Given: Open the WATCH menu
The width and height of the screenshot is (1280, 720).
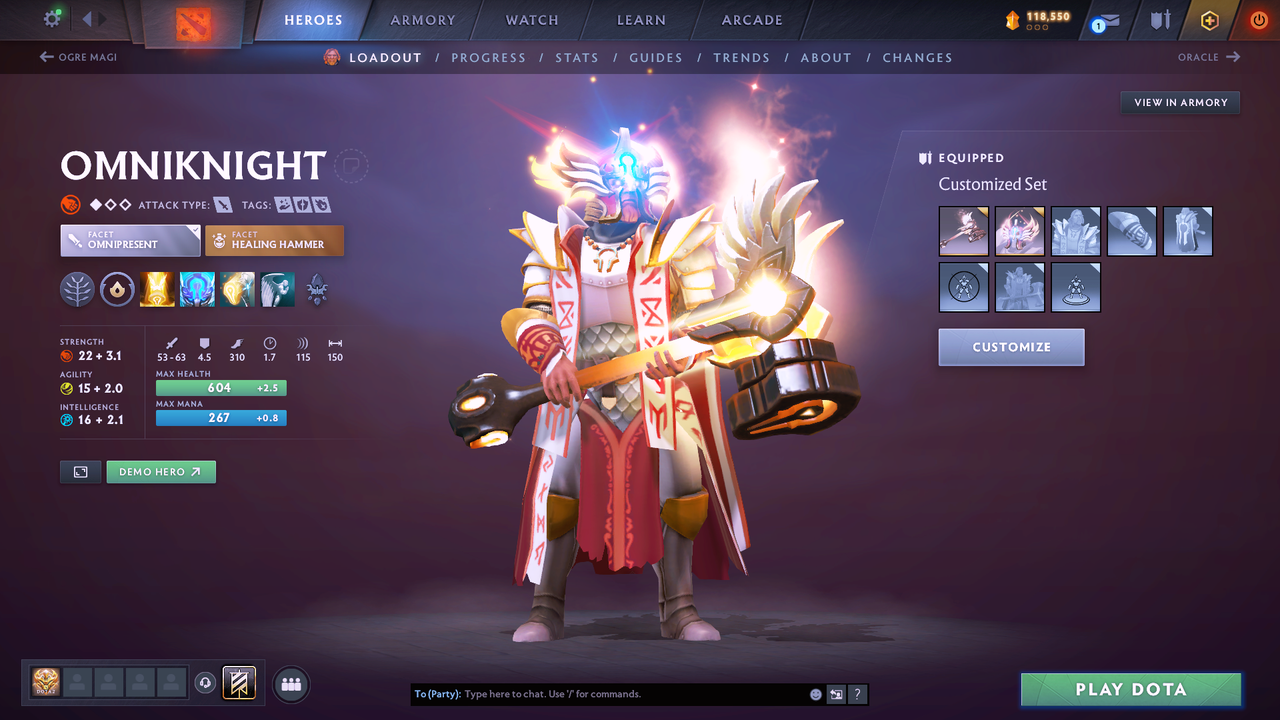Looking at the screenshot, I should click(531, 20).
